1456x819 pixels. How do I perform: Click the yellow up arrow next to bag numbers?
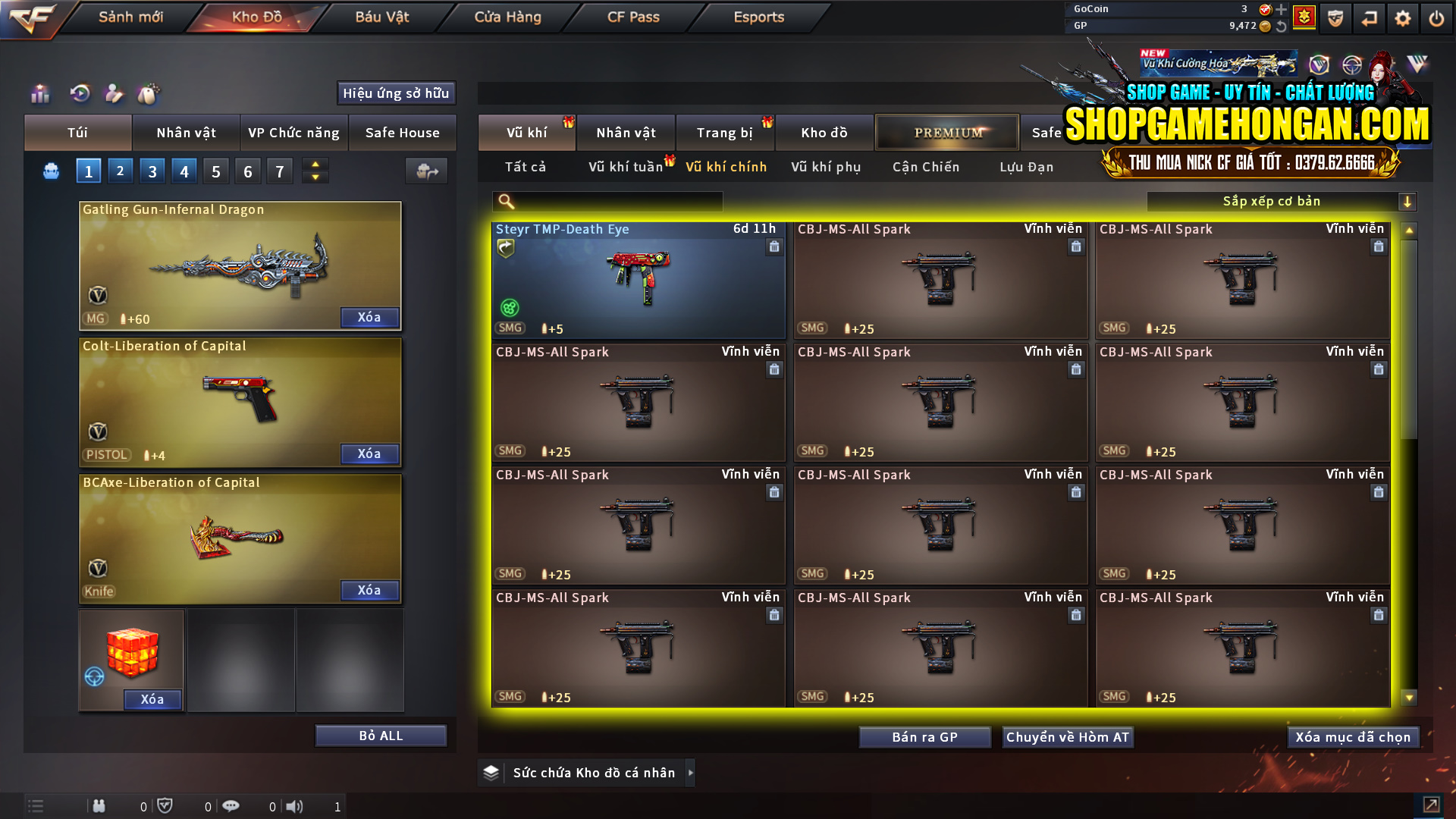click(x=315, y=164)
